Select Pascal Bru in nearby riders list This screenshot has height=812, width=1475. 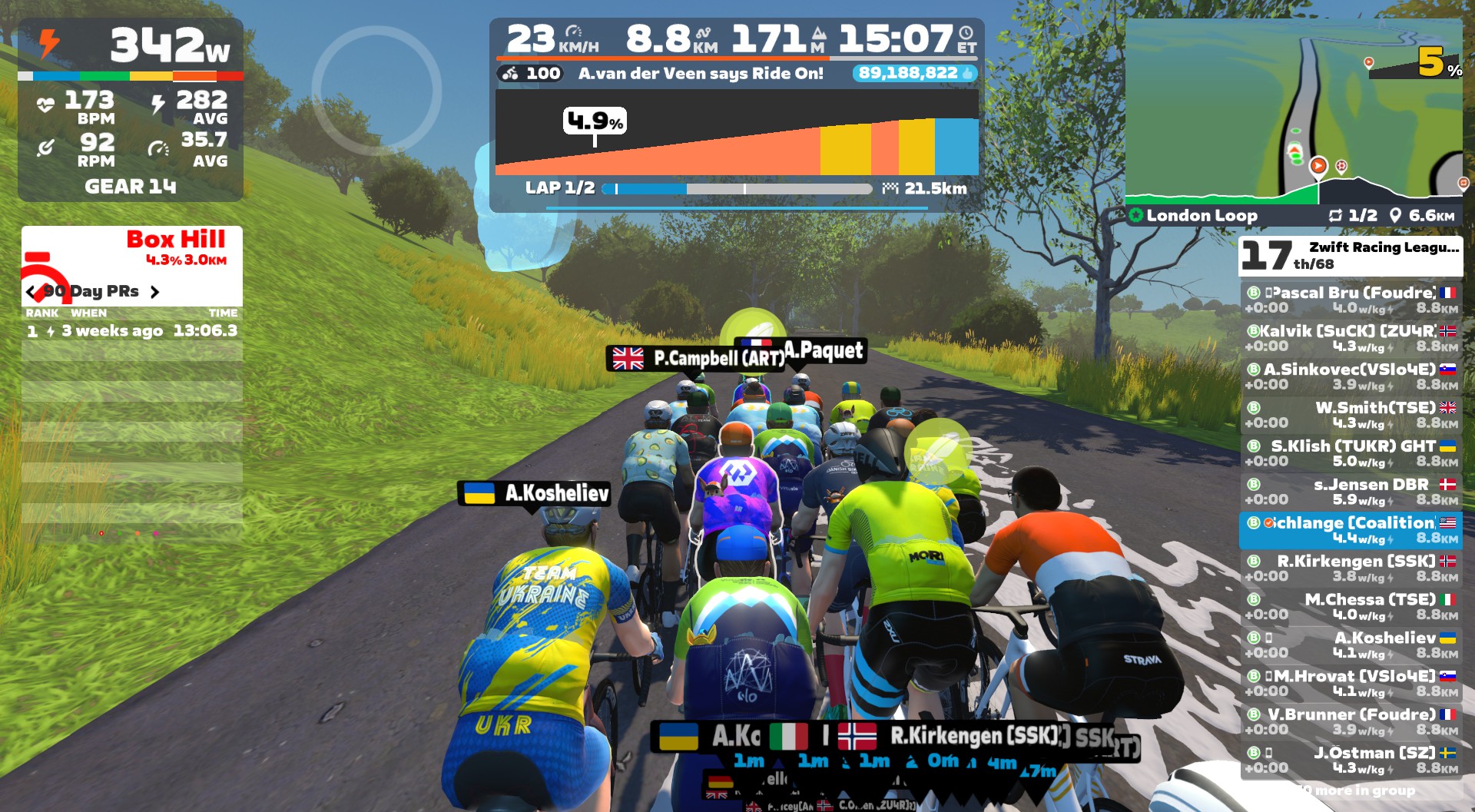tap(1351, 300)
